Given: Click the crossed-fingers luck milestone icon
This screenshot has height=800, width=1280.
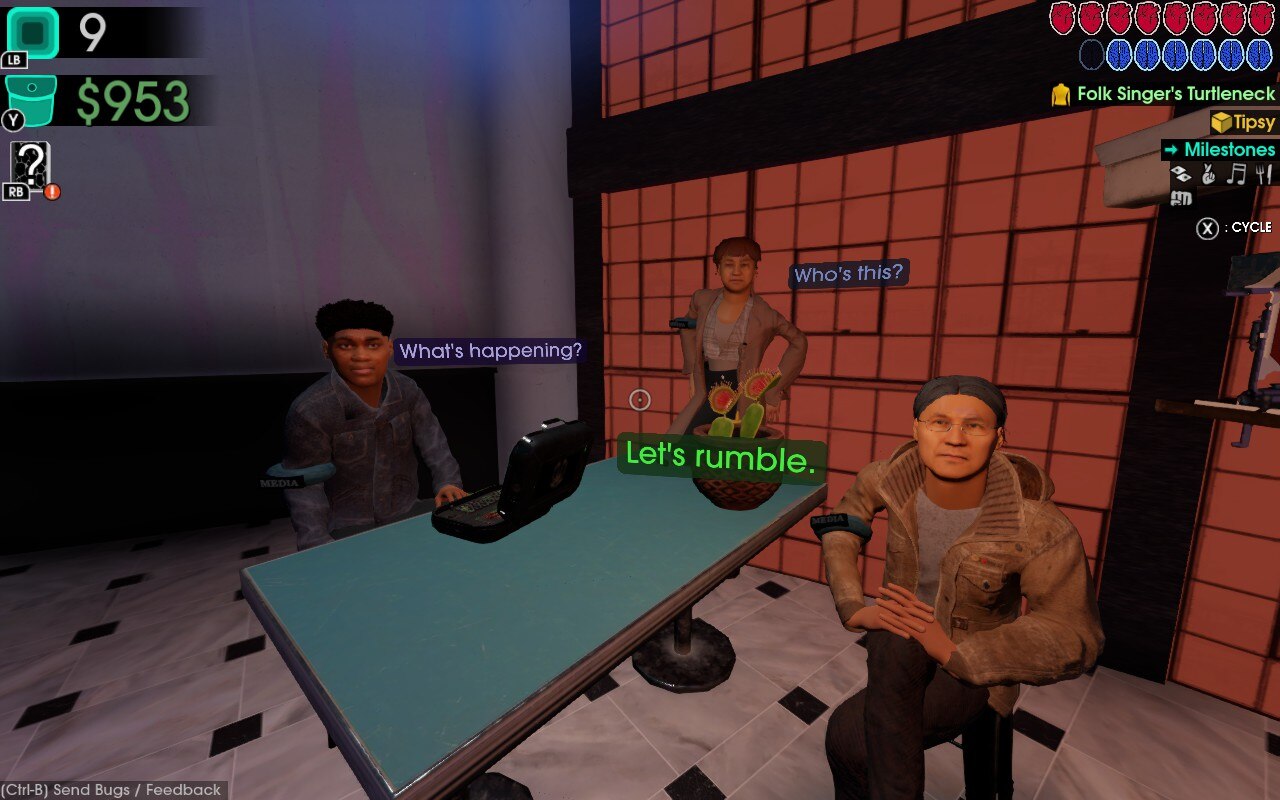Looking at the screenshot, I should (1207, 173).
